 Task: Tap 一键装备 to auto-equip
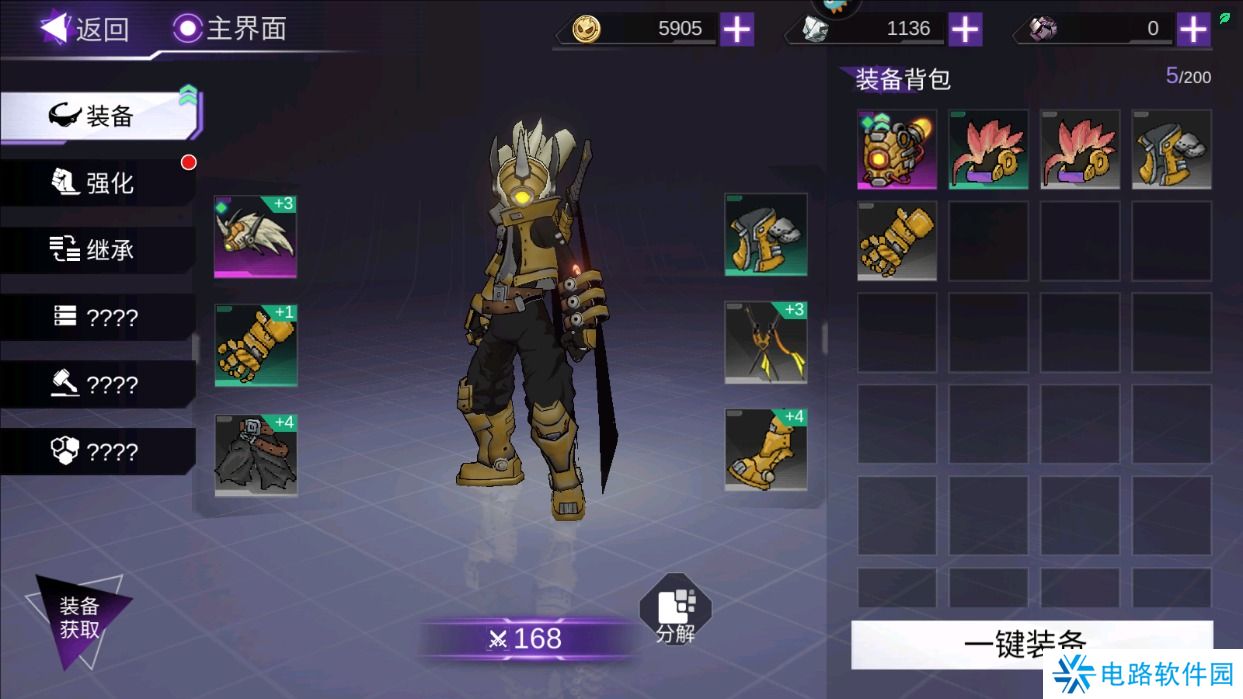click(x=1031, y=644)
